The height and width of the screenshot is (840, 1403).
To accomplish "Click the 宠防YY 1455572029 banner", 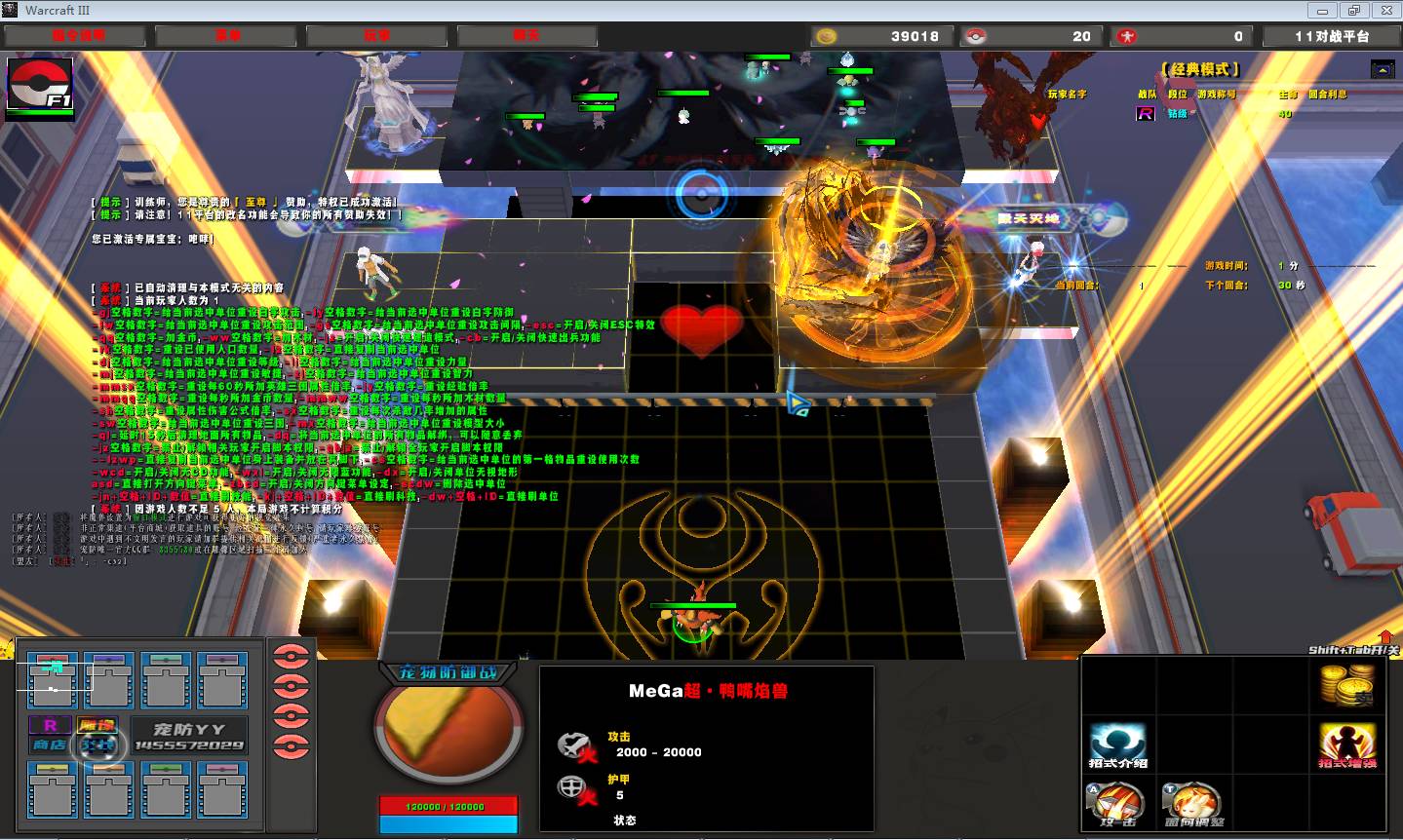I will [x=188, y=737].
